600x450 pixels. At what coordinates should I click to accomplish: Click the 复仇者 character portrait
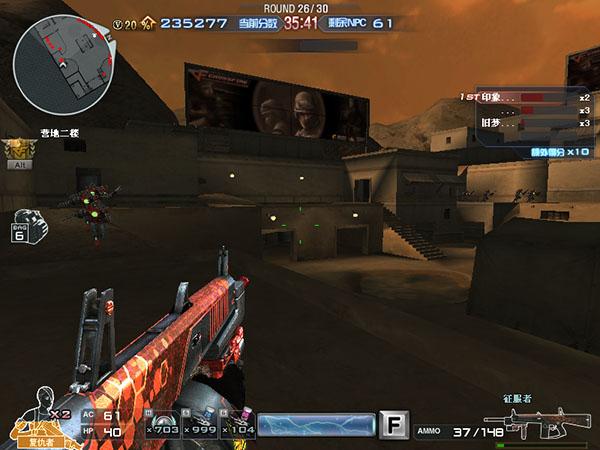[40, 415]
